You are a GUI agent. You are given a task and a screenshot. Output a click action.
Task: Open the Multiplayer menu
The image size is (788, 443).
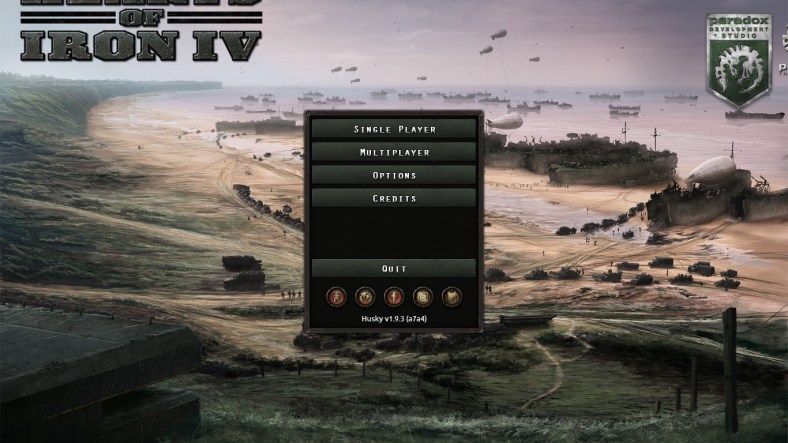pyautogui.click(x=392, y=152)
